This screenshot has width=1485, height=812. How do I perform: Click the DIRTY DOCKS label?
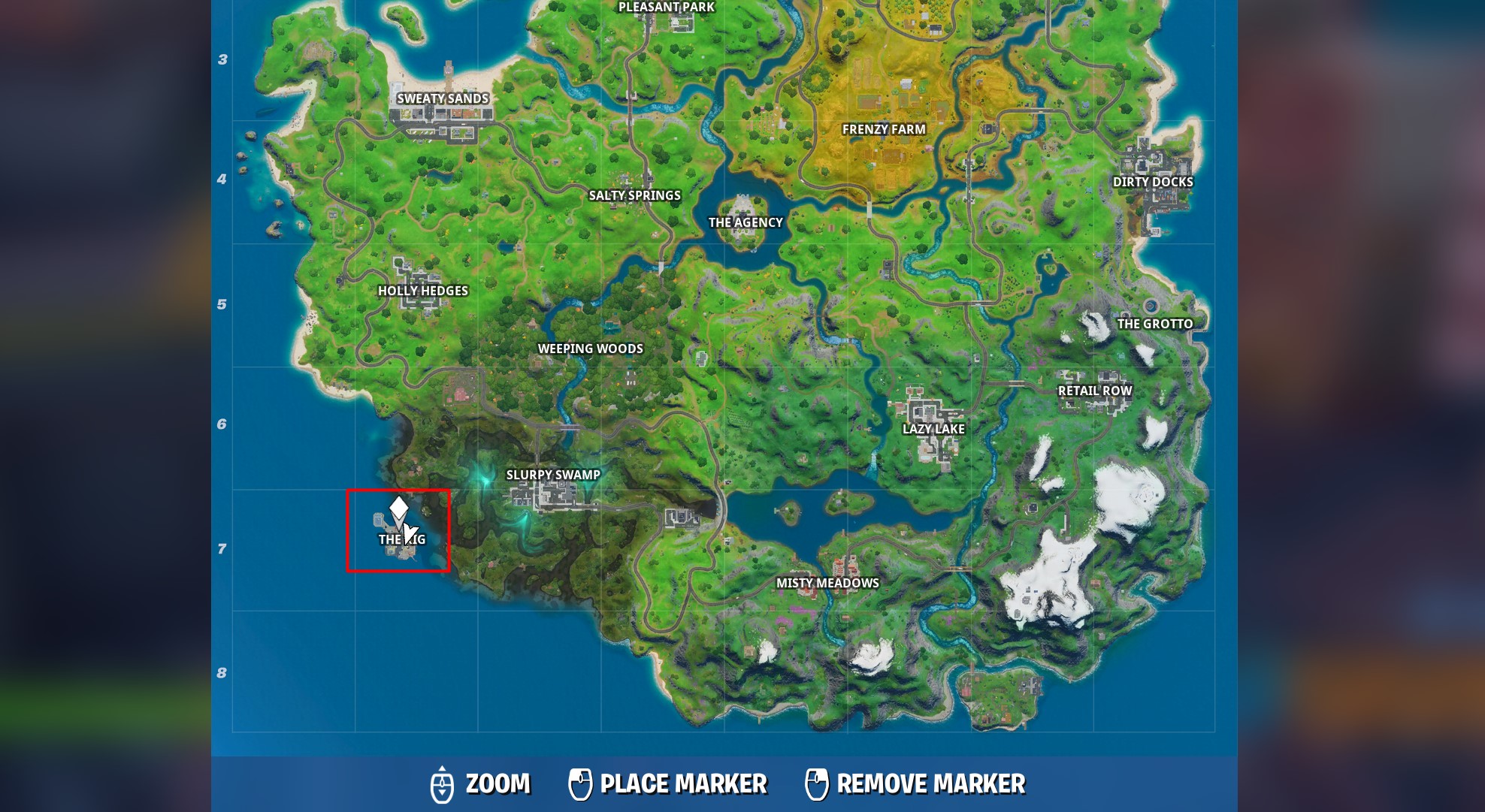coord(1152,181)
